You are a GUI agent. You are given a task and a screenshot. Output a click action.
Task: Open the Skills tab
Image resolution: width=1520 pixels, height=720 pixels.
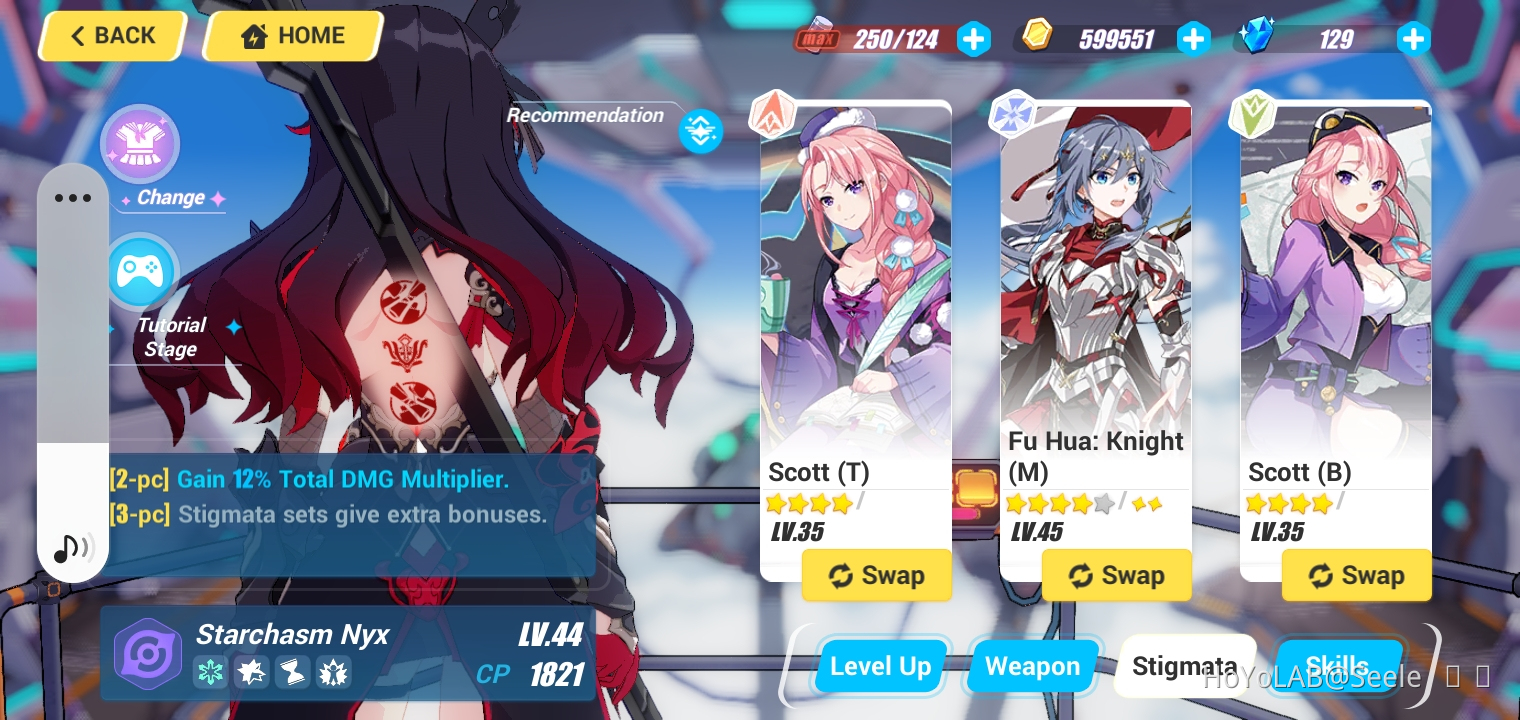(1340, 666)
